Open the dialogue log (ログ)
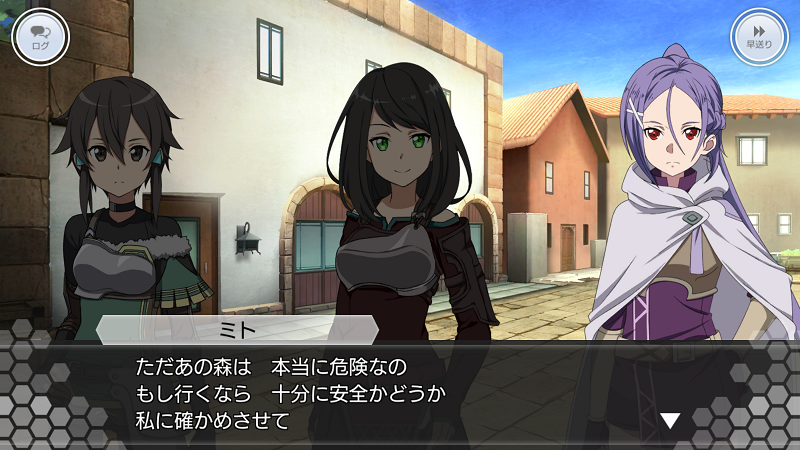800x450 pixels. [41, 38]
